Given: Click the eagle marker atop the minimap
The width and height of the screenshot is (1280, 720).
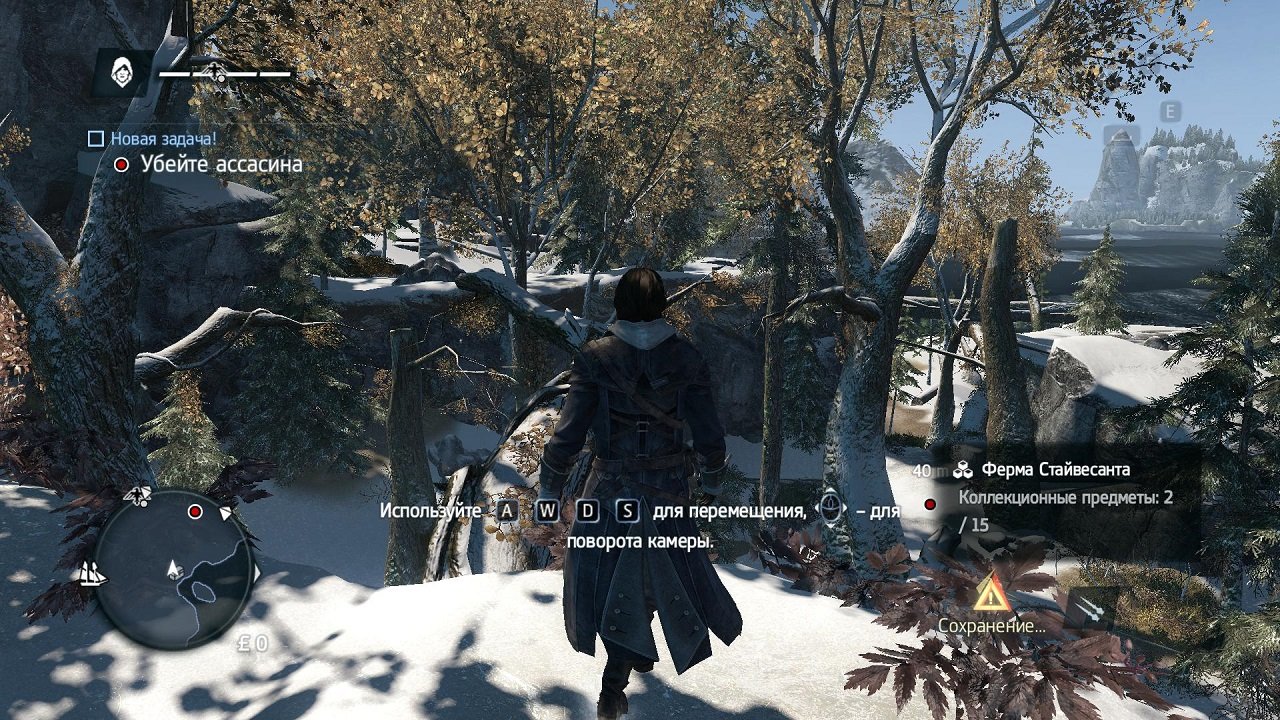Looking at the screenshot, I should 137,495.
